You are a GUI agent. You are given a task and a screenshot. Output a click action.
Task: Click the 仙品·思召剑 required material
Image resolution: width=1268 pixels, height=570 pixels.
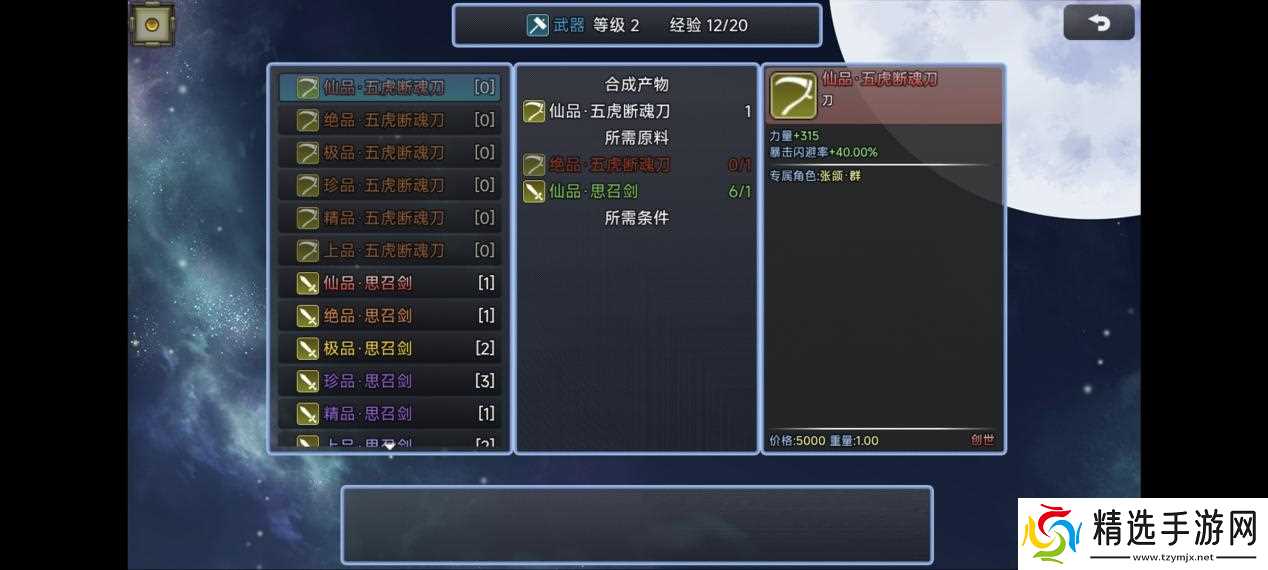tap(593, 191)
